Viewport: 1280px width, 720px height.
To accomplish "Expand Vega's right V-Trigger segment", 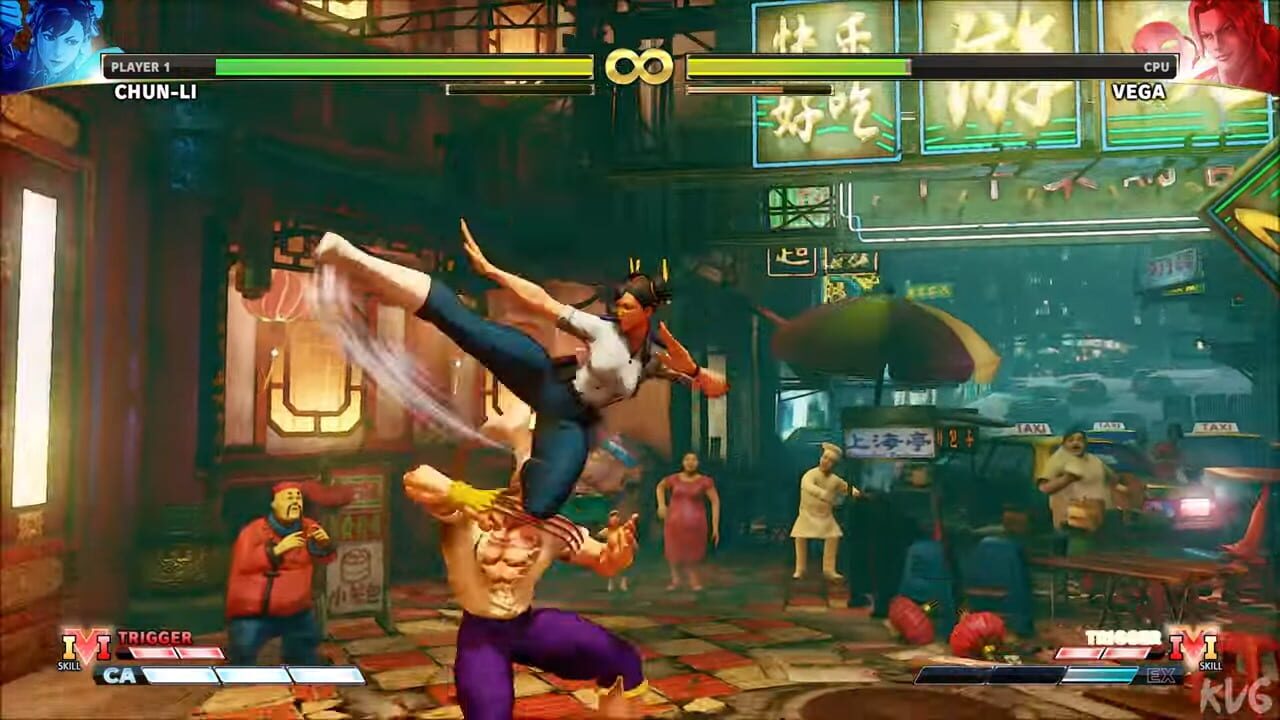I will [x=1125, y=653].
